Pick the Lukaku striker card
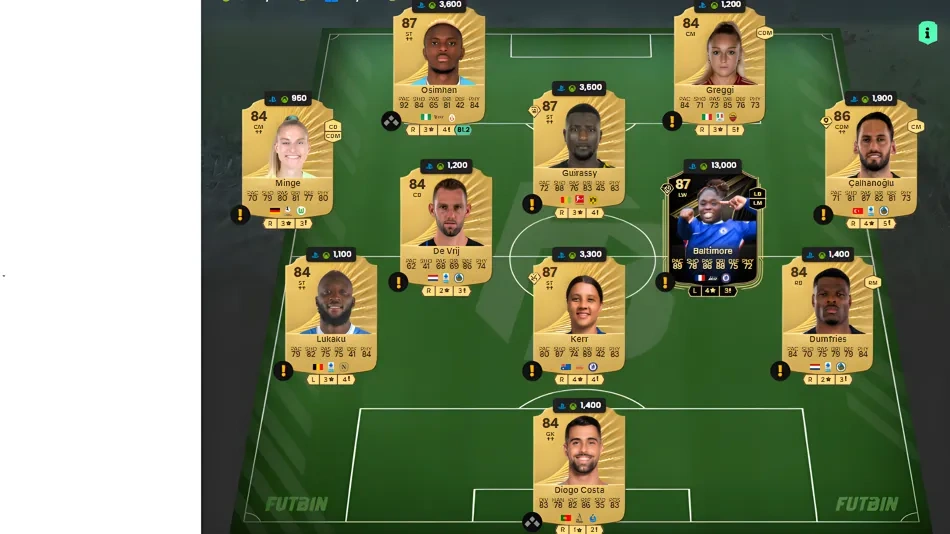950x534 pixels. (x=330, y=310)
